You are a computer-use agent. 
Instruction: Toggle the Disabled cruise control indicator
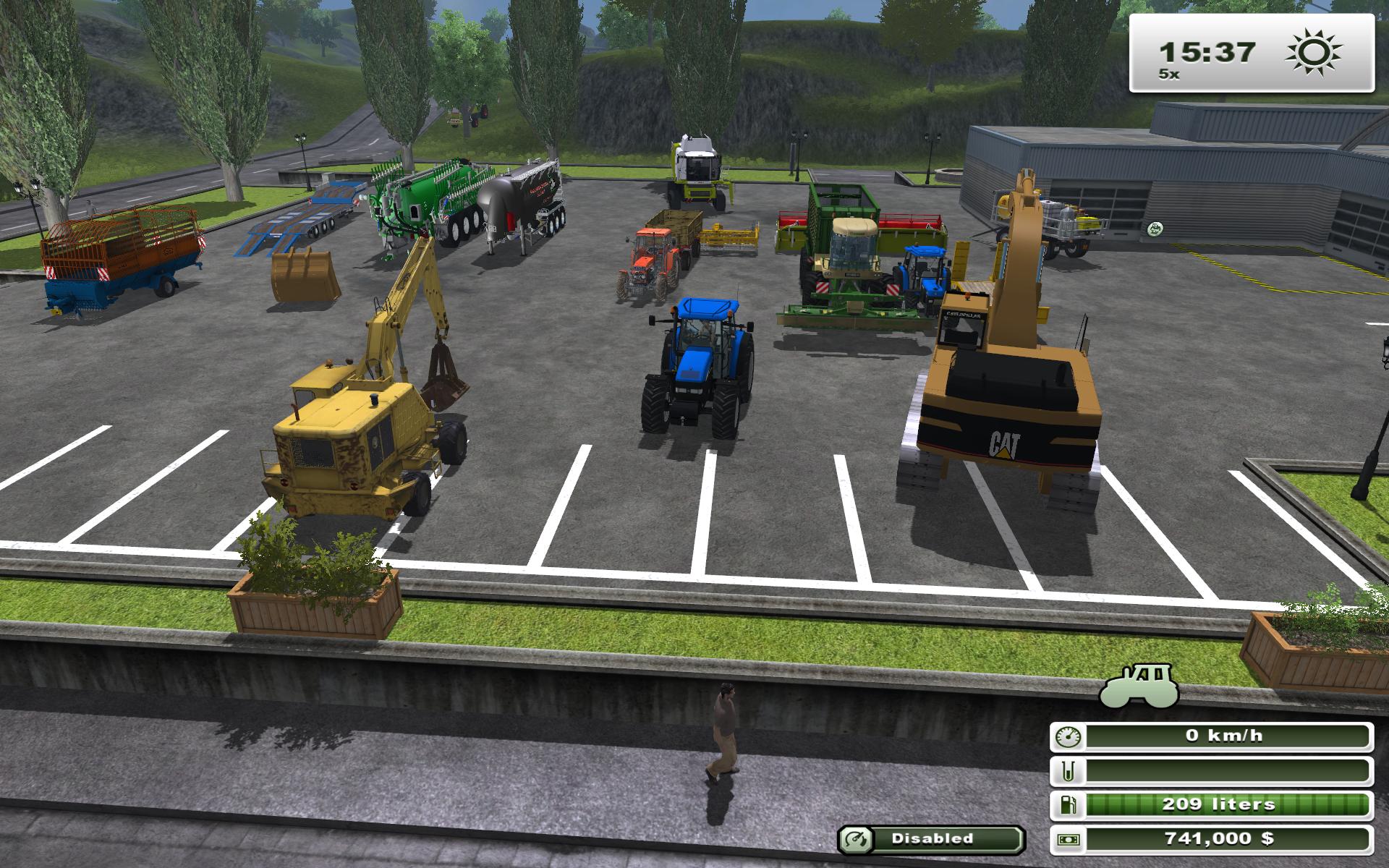tap(931, 839)
